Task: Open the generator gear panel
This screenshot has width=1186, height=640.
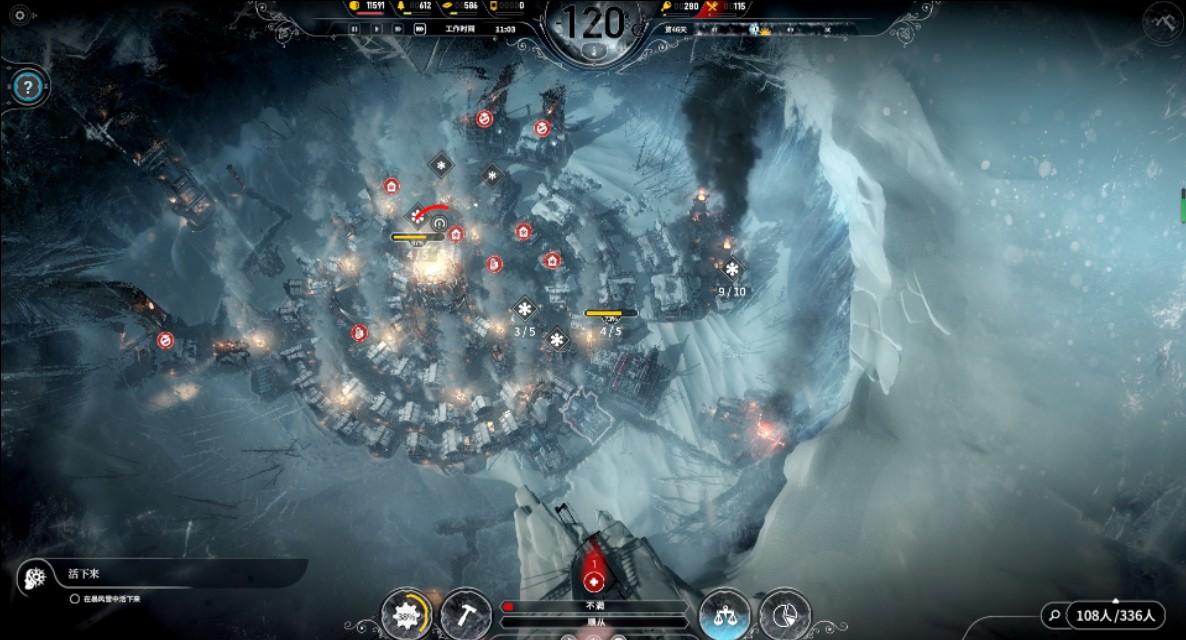Action: (x=408, y=612)
